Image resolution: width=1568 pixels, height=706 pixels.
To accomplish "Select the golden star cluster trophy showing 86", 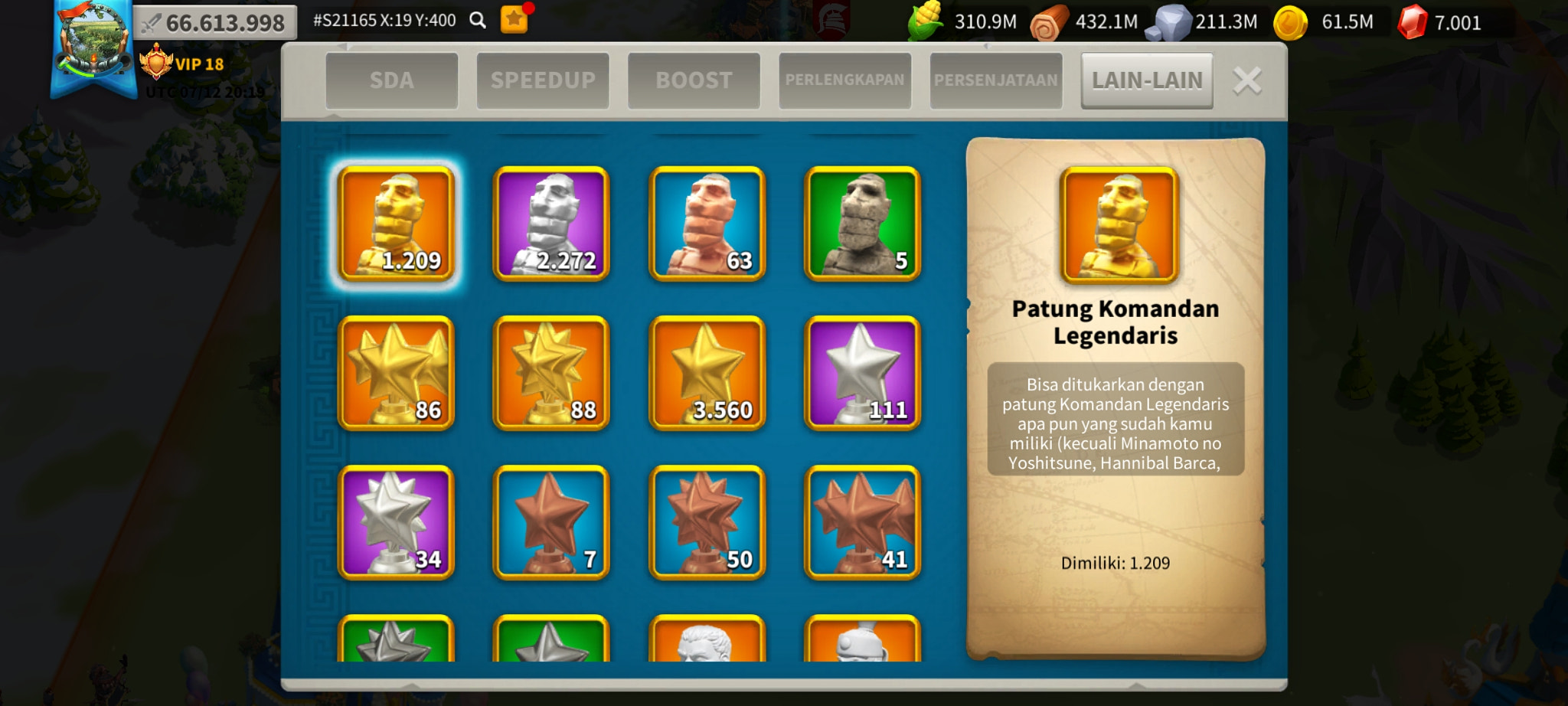I will [x=395, y=373].
